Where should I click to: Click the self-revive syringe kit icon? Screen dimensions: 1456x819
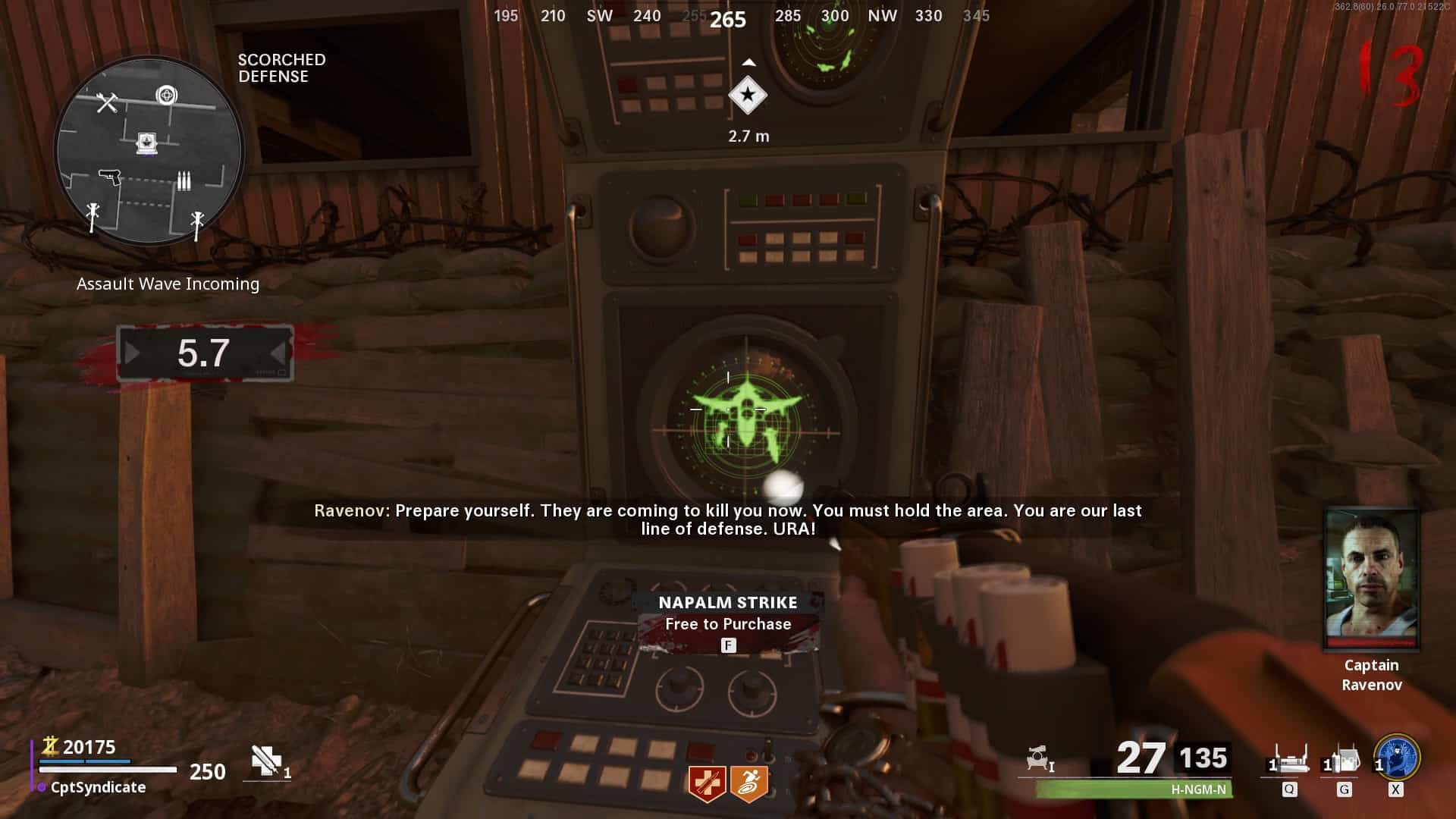pyautogui.click(x=267, y=761)
